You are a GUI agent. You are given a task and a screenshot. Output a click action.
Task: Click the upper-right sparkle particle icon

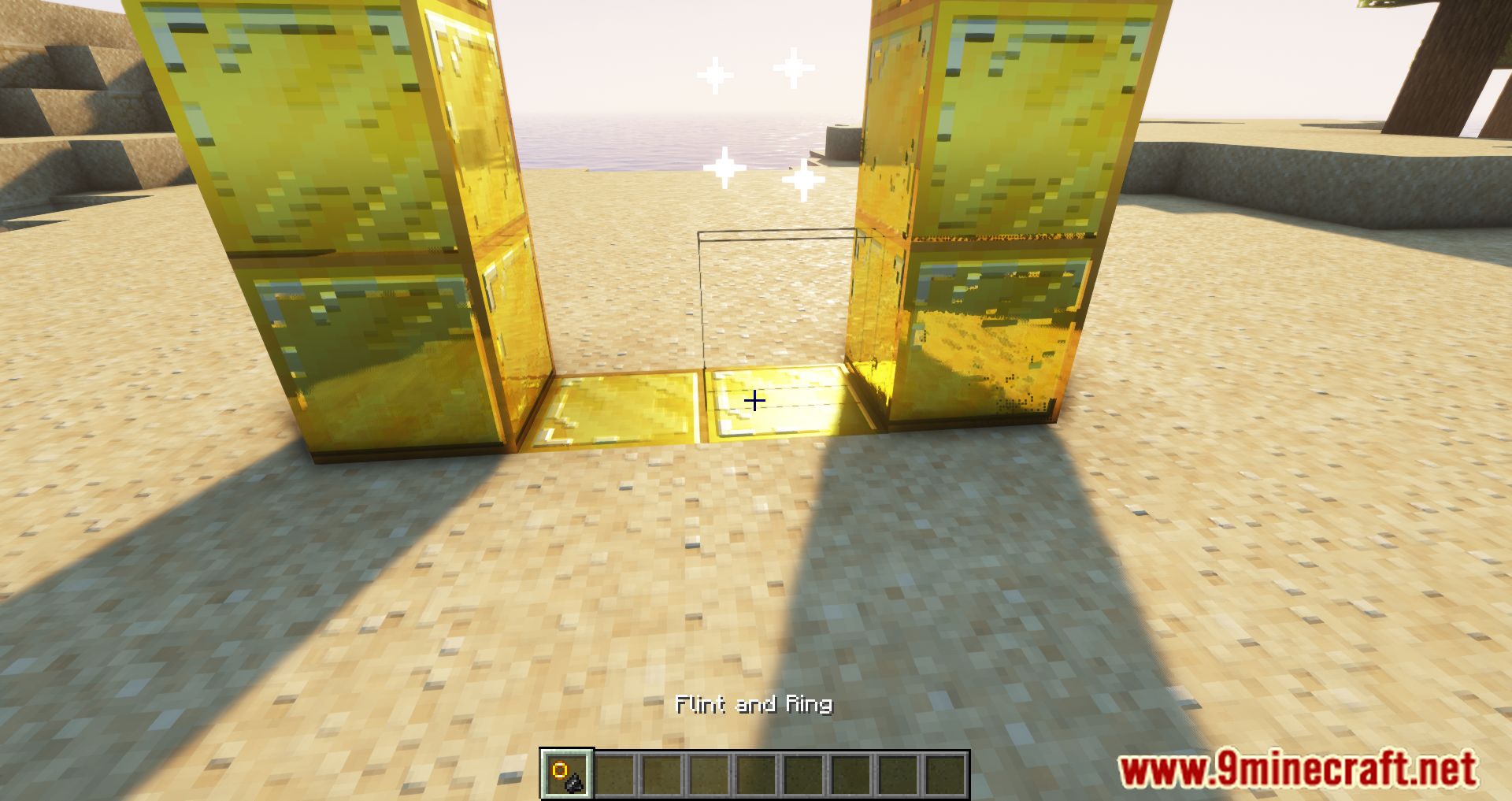(795, 67)
